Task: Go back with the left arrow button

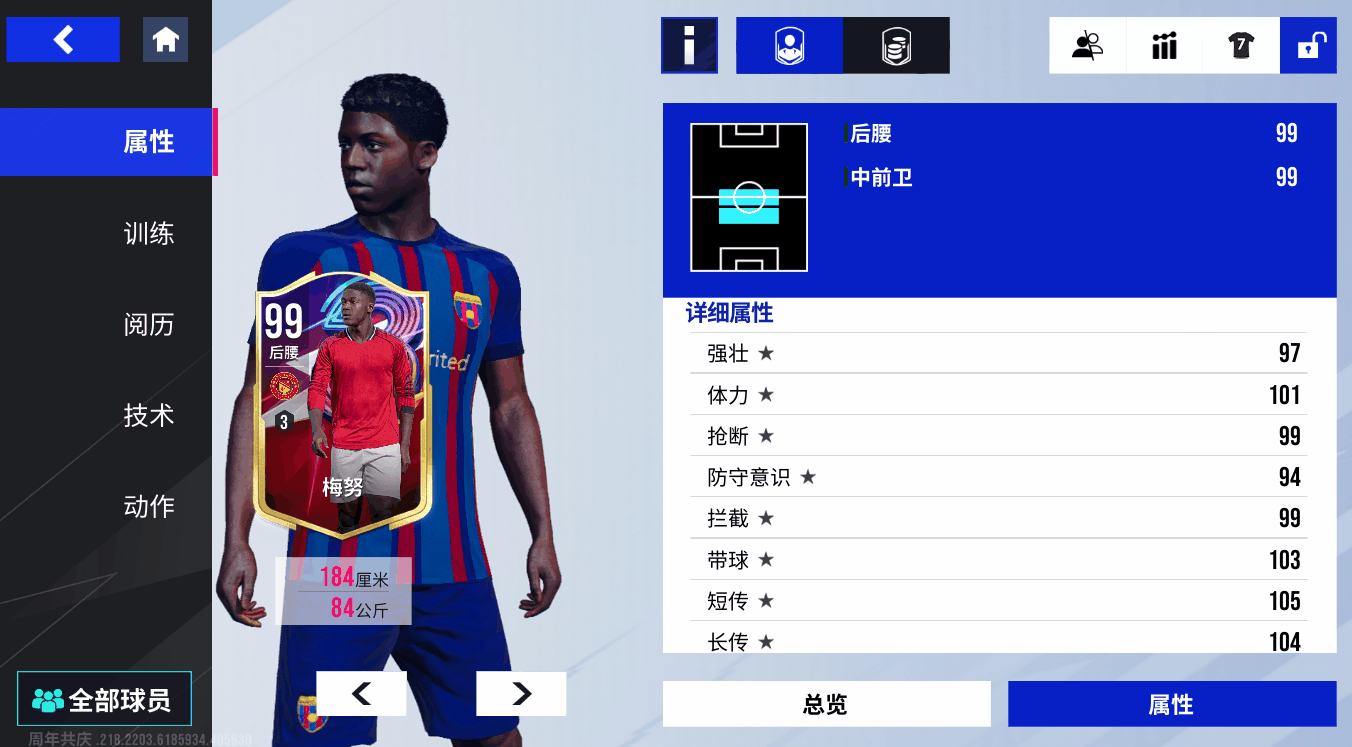Action: [x=63, y=40]
